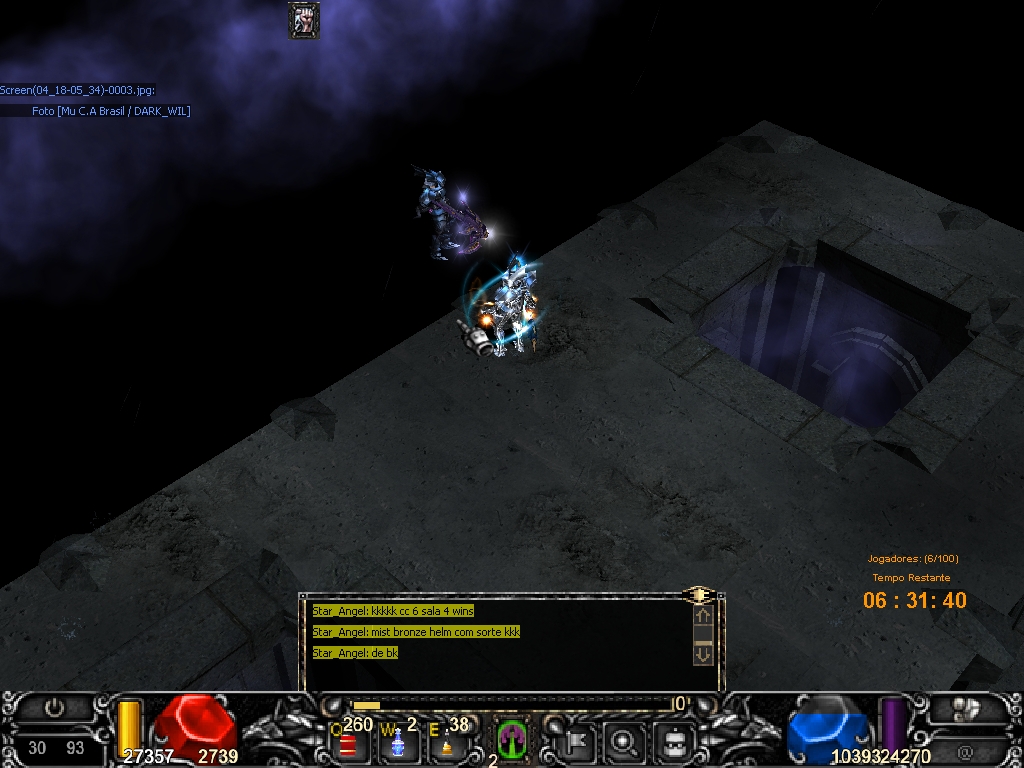This screenshot has width=1024, height=768.
Task: Click the flag icon button
Action: pyautogui.click(x=578, y=742)
